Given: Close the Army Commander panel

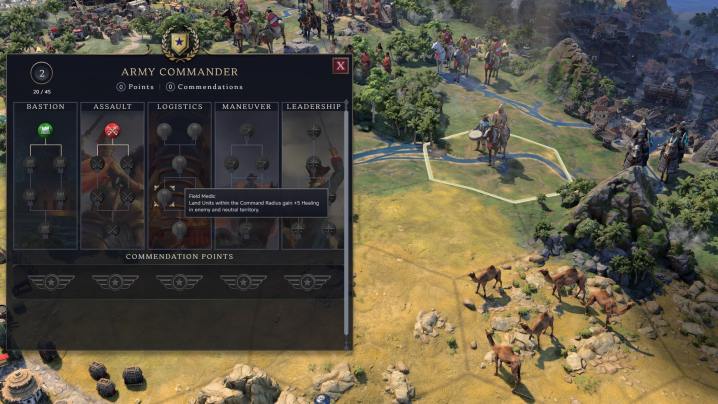Looking at the screenshot, I should tap(341, 66).
